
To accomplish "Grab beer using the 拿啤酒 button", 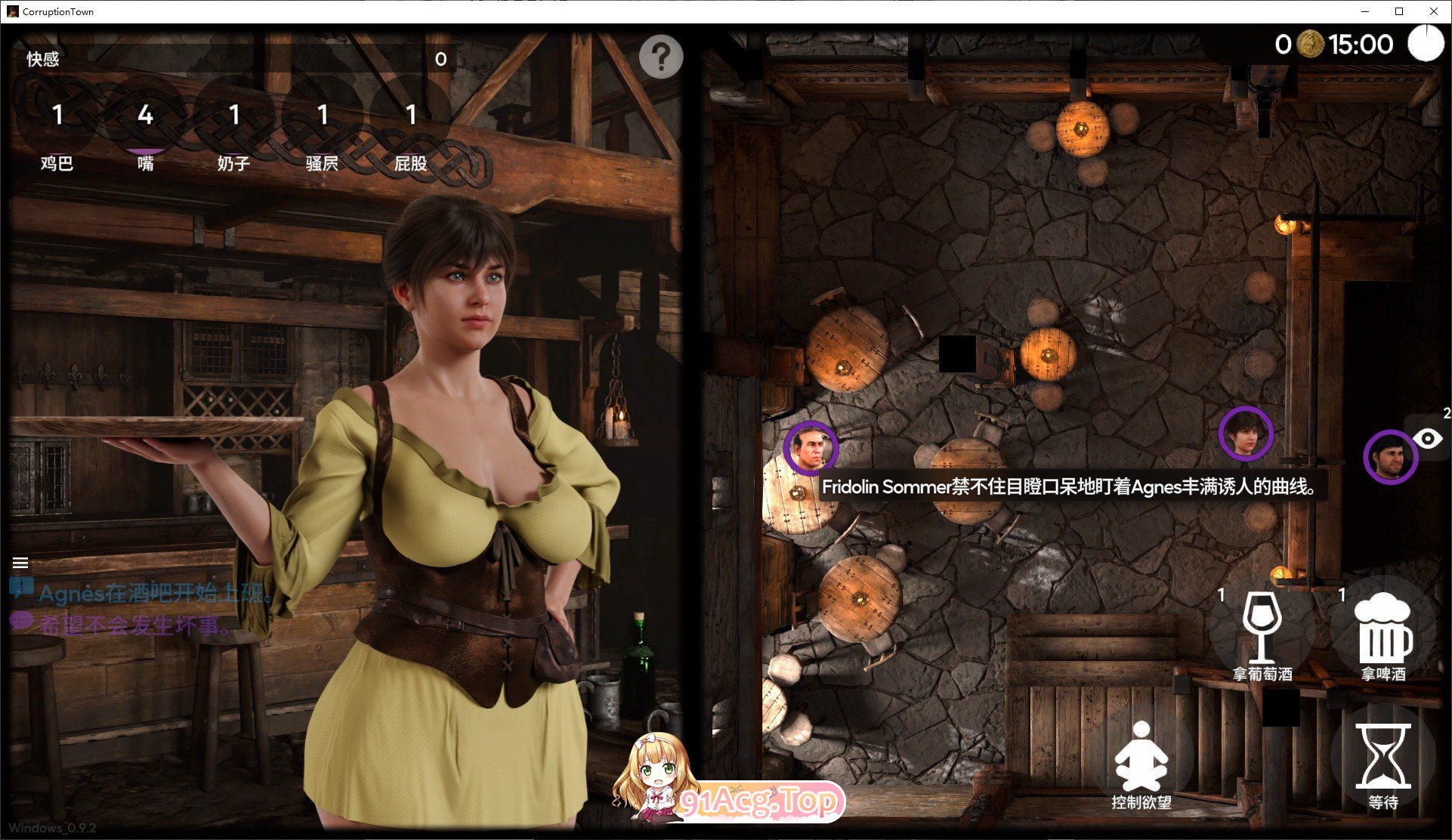I will (x=1382, y=635).
